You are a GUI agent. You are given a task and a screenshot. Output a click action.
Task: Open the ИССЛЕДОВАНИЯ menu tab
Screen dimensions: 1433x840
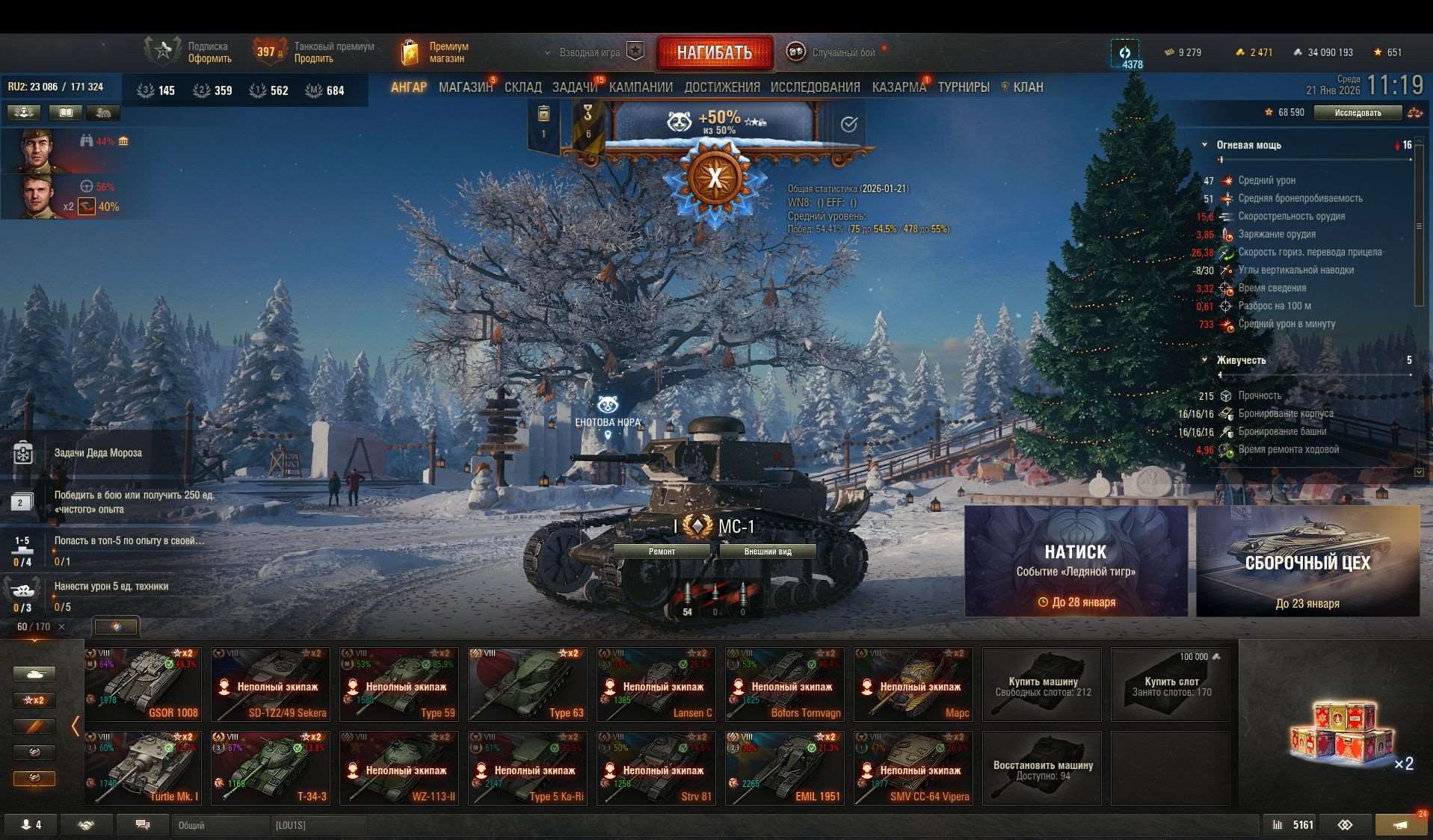(x=814, y=87)
